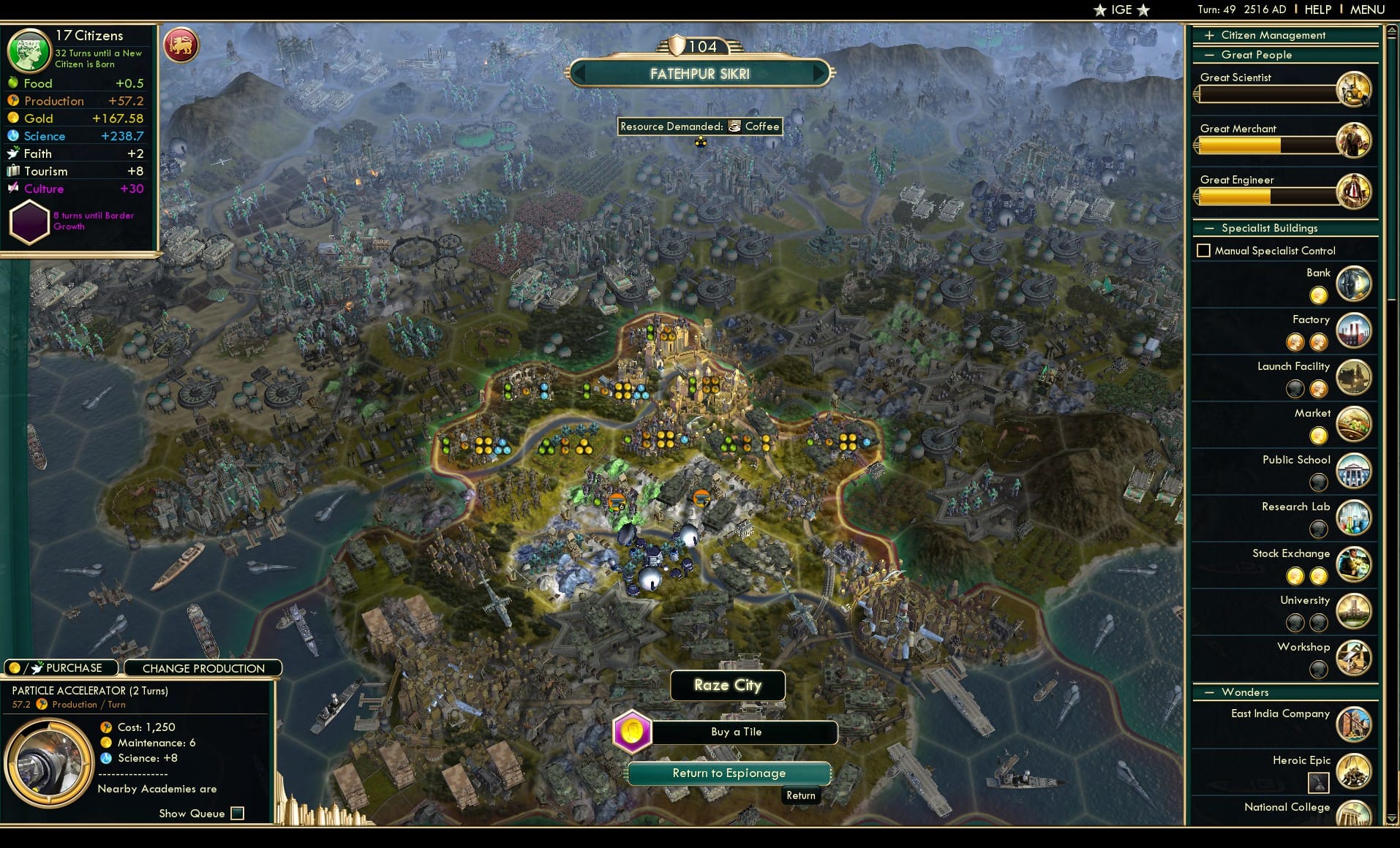Viewport: 1400px width, 848px height.
Task: Expand the Citizen Management section
Action: [1208, 34]
